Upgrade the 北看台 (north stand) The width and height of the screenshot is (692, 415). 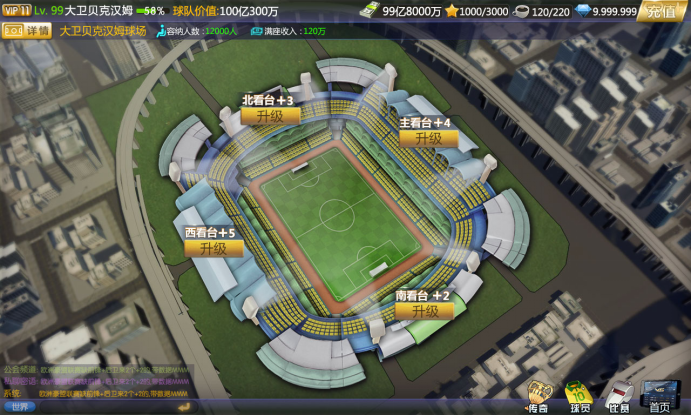(270, 116)
